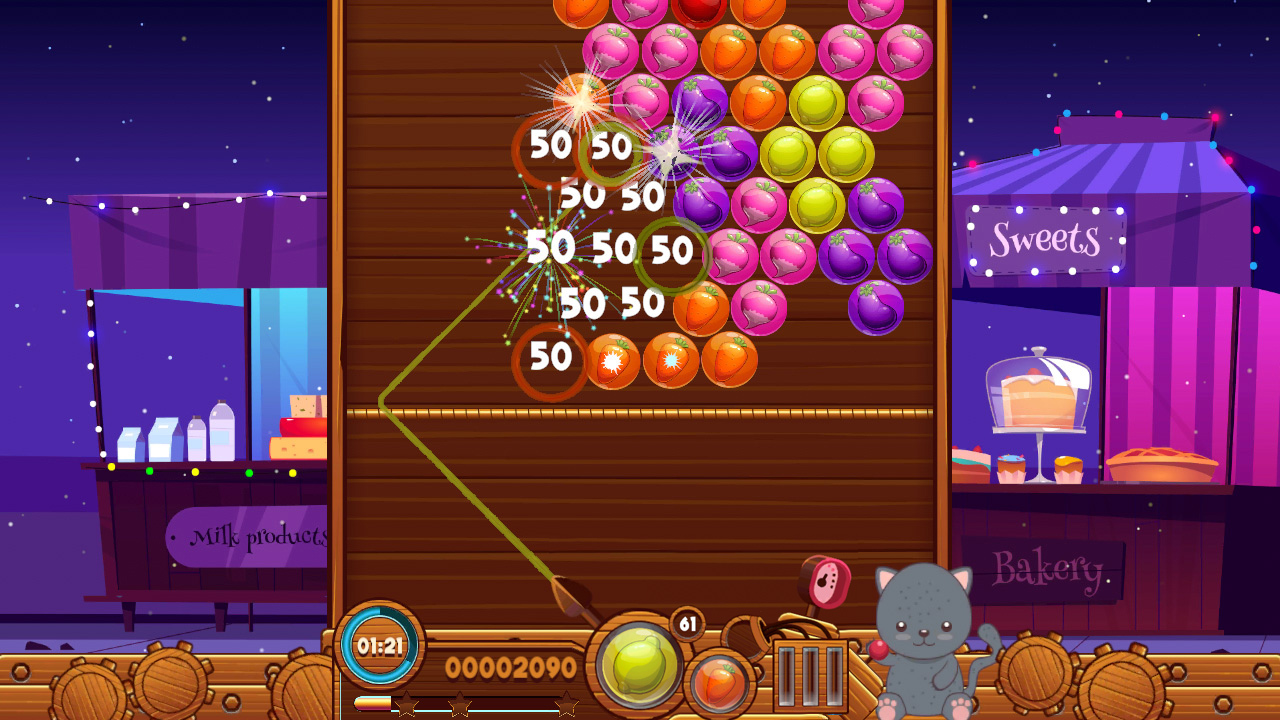Click the pink music-note lollipop sign
Screen dimensions: 1280x720
point(828,580)
